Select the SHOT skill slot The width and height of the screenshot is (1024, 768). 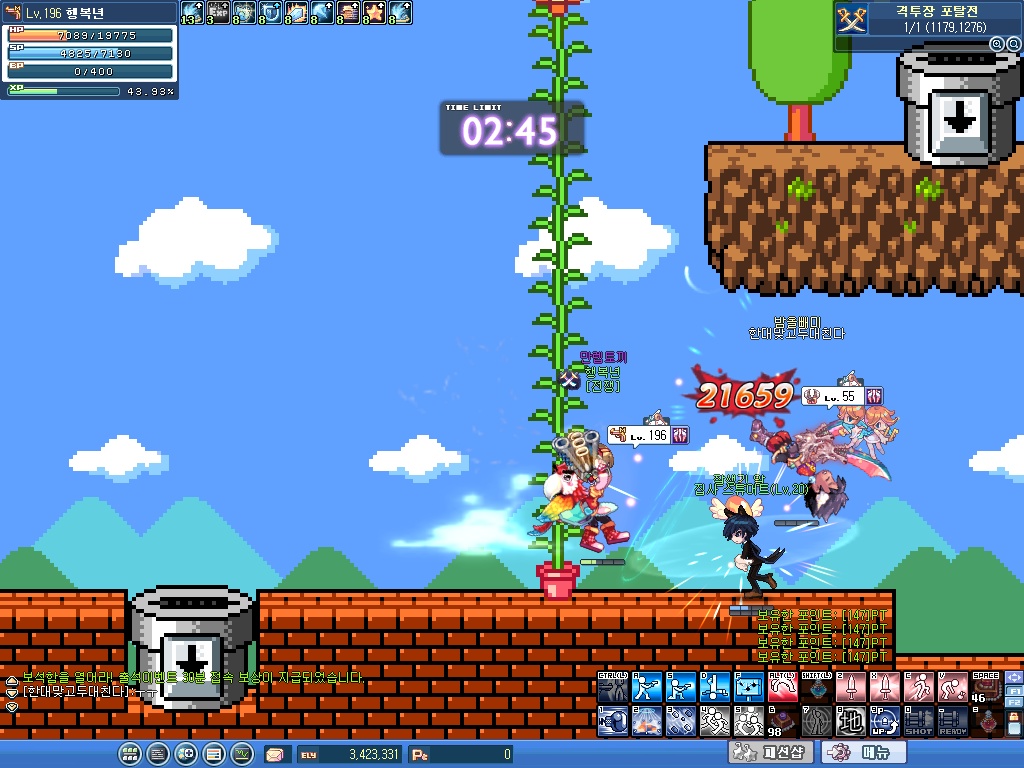click(918, 722)
